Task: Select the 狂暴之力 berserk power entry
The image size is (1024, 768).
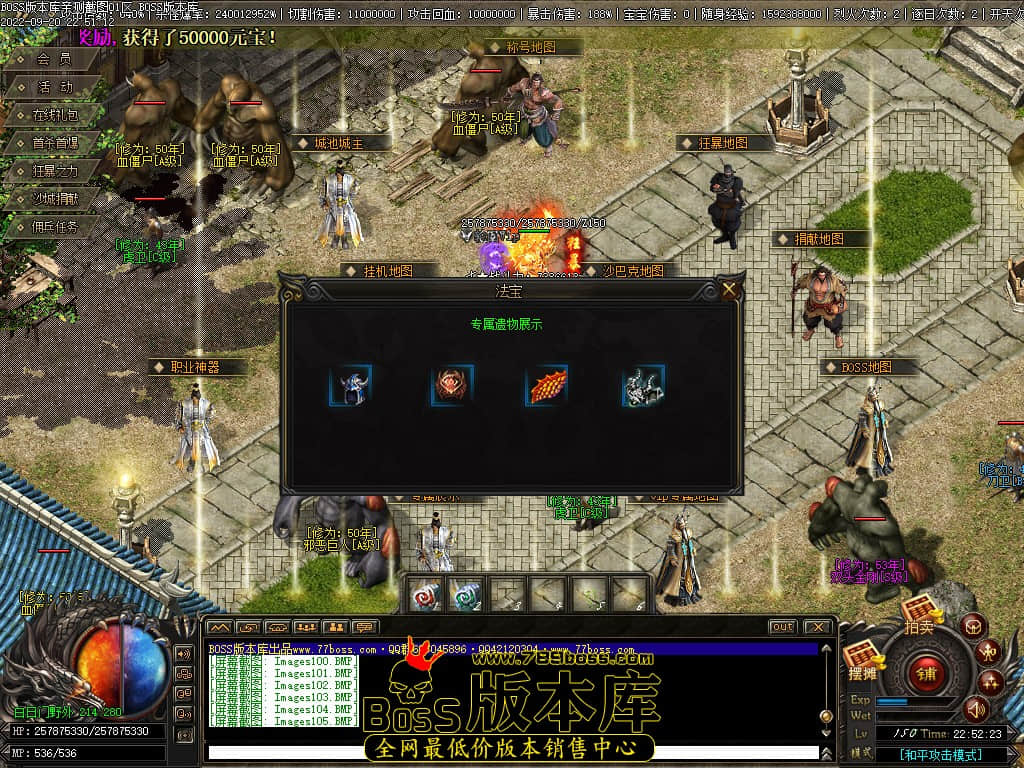Action: pyautogui.click(x=54, y=171)
